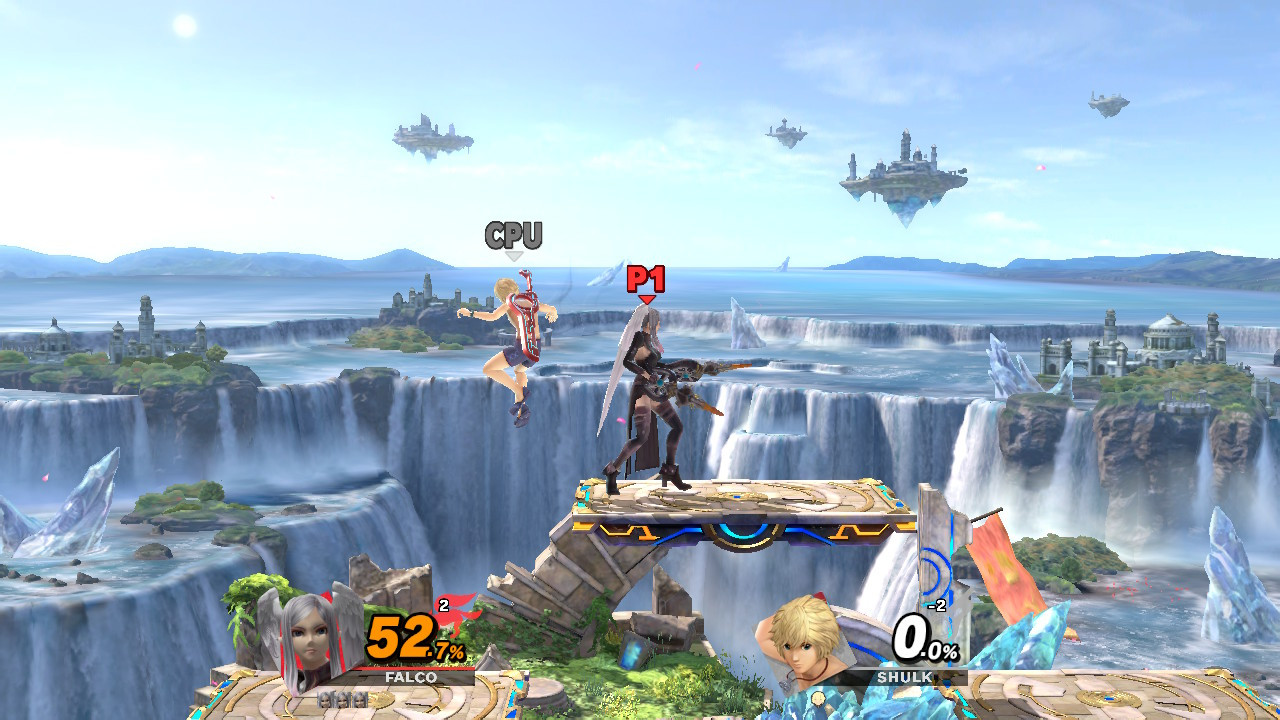The height and width of the screenshot is (720, 1280).
Task: Click the red bar under Falco's percentage
Action: 415,668
